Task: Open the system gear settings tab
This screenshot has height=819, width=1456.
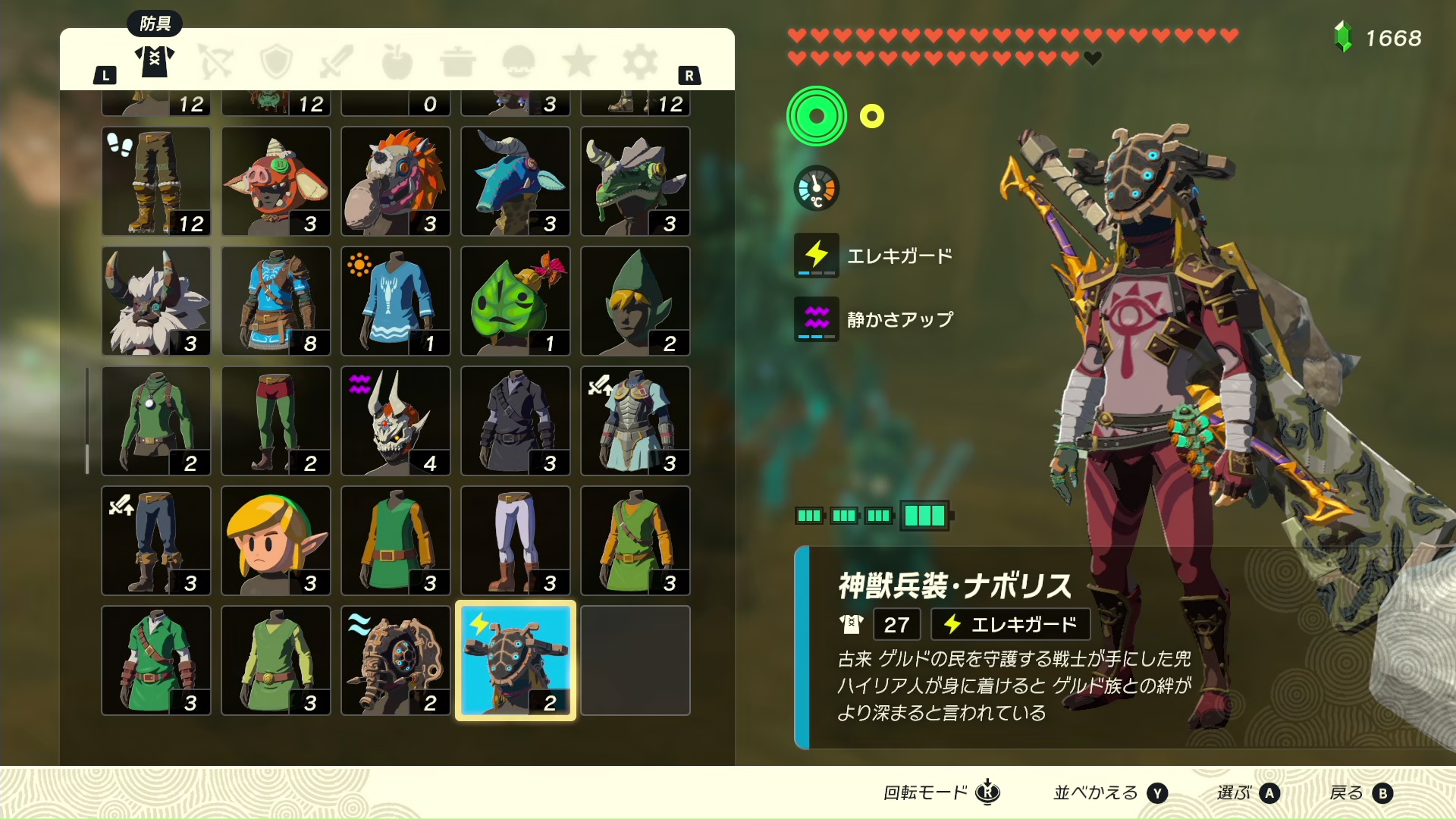Action: tap(640, 61)
